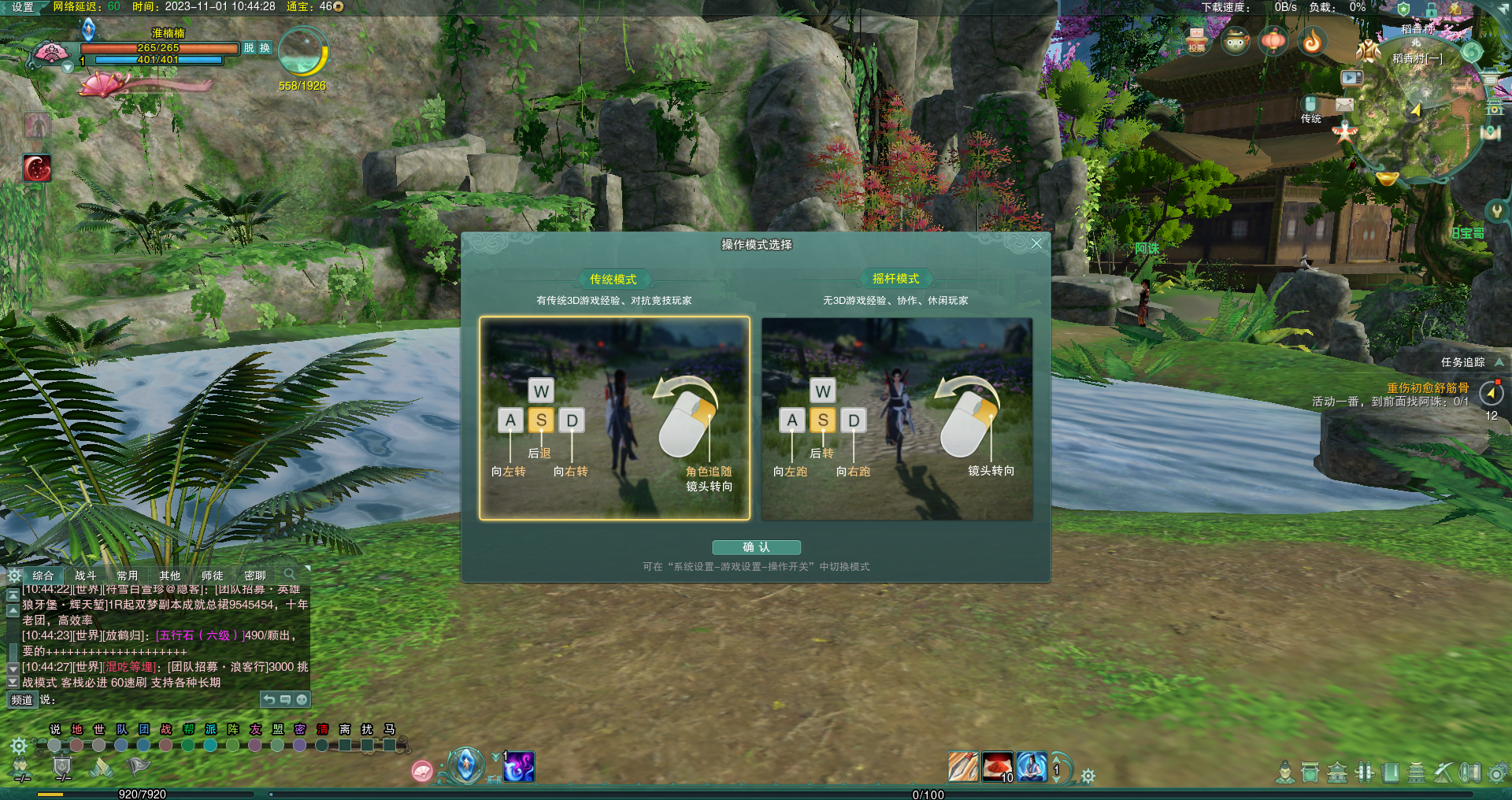
Task: Click the 脱 button beside the health bar
Action: tap(249, 48)
